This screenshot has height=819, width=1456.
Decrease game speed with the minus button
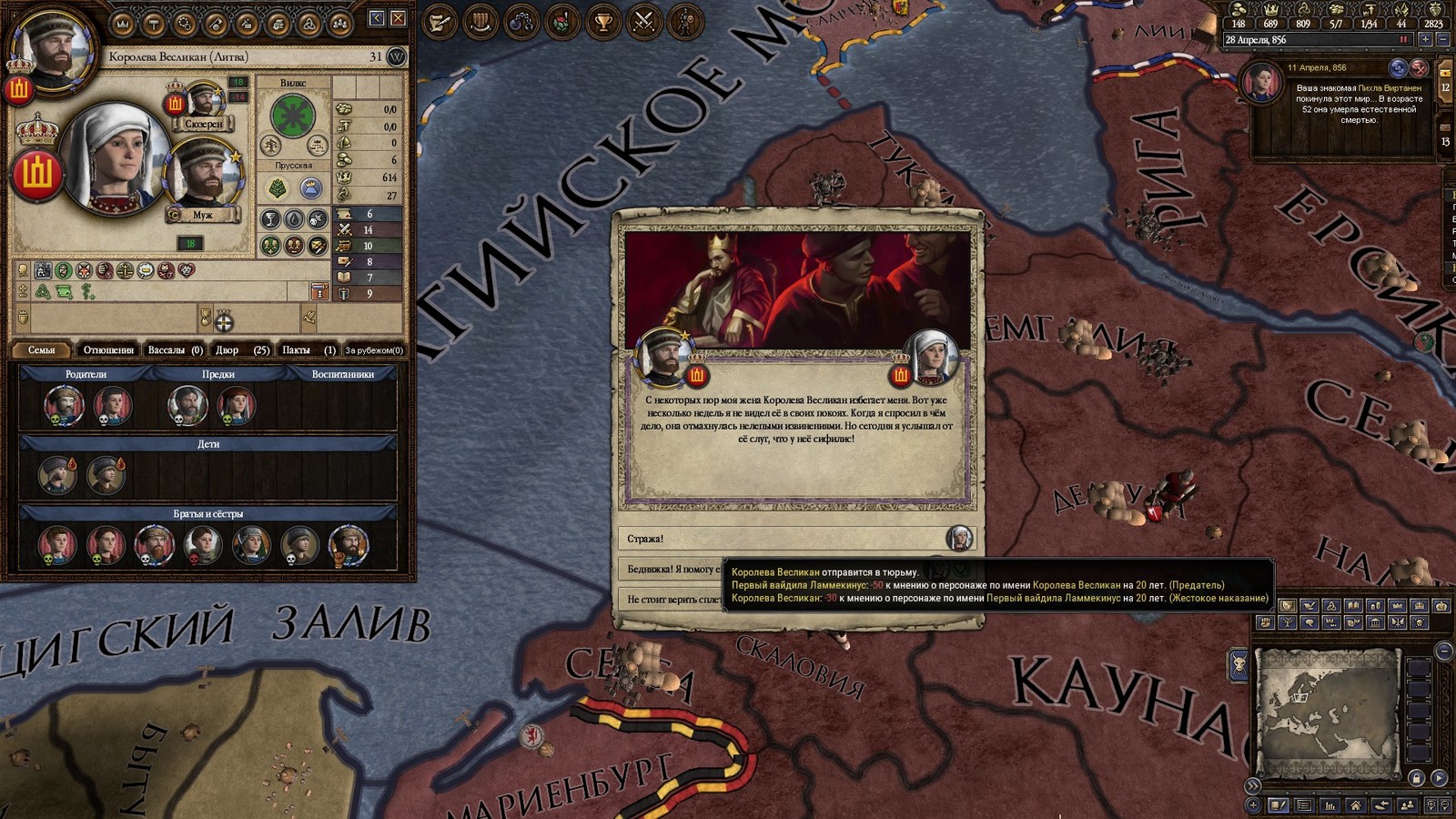1442,40
